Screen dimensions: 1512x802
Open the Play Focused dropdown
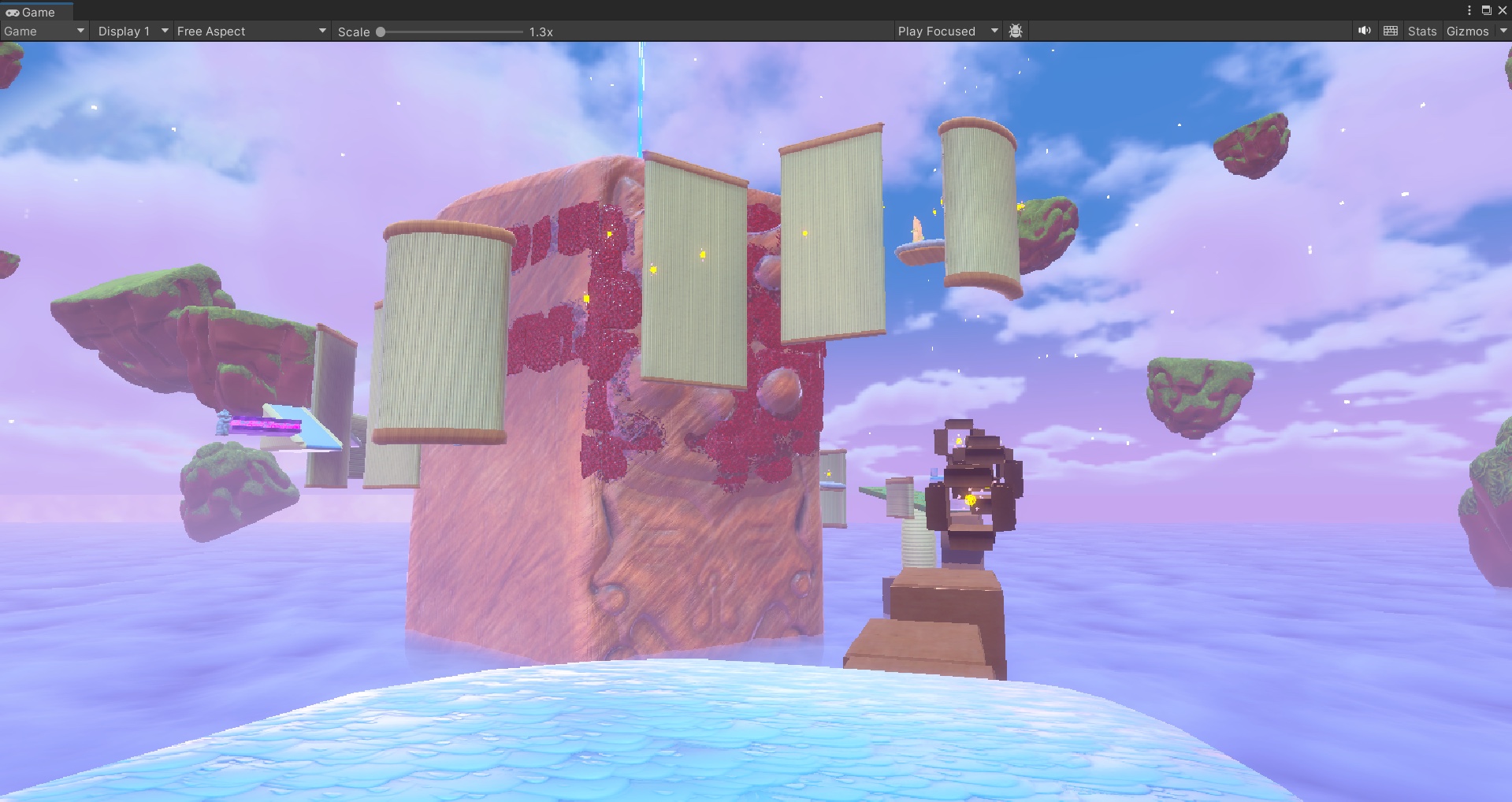[947, 32]
